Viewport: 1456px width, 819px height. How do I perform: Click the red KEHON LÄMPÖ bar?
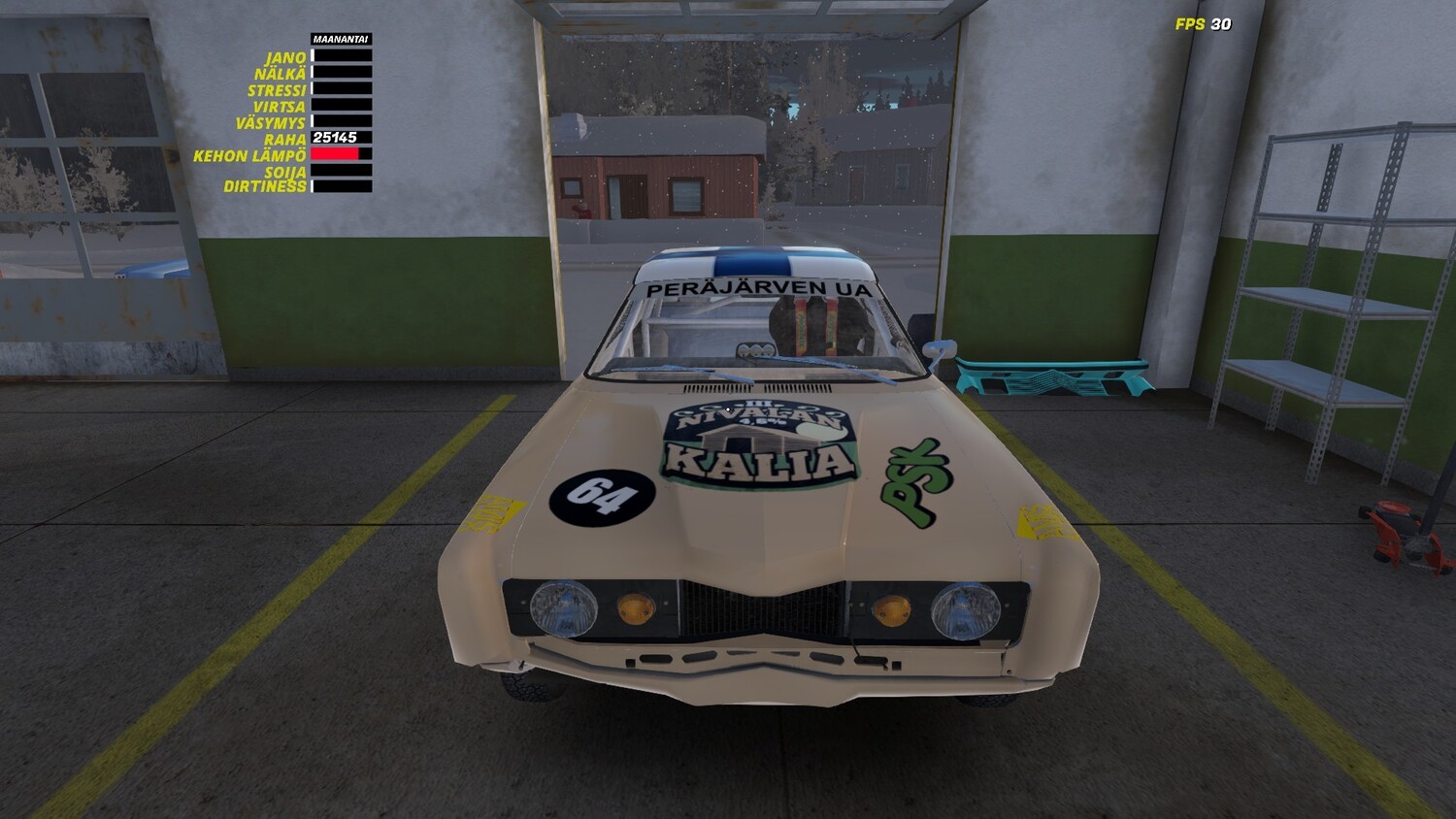[x=334, y=152]
